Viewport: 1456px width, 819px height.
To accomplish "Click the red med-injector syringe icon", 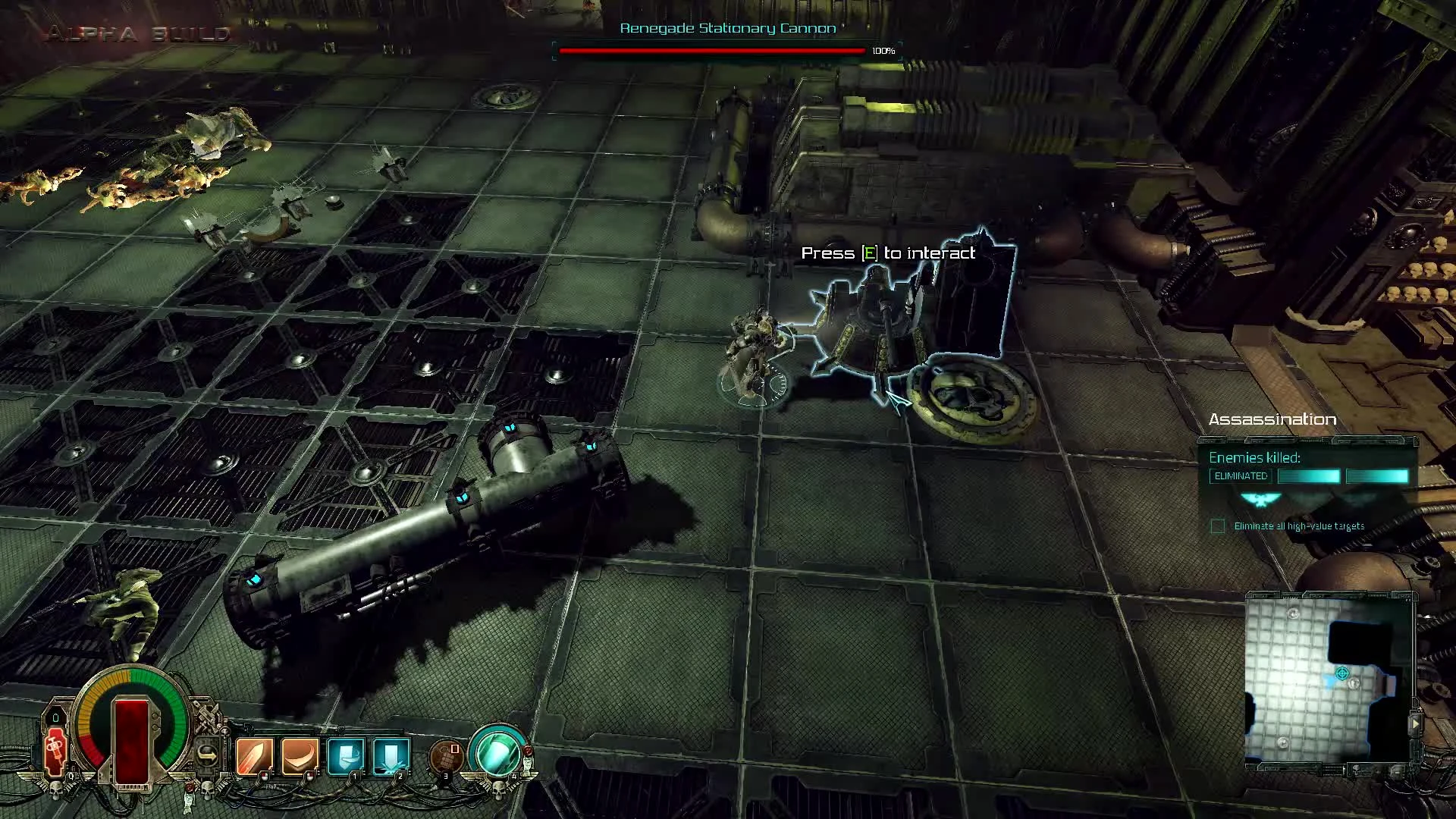I will click(55, 751).
